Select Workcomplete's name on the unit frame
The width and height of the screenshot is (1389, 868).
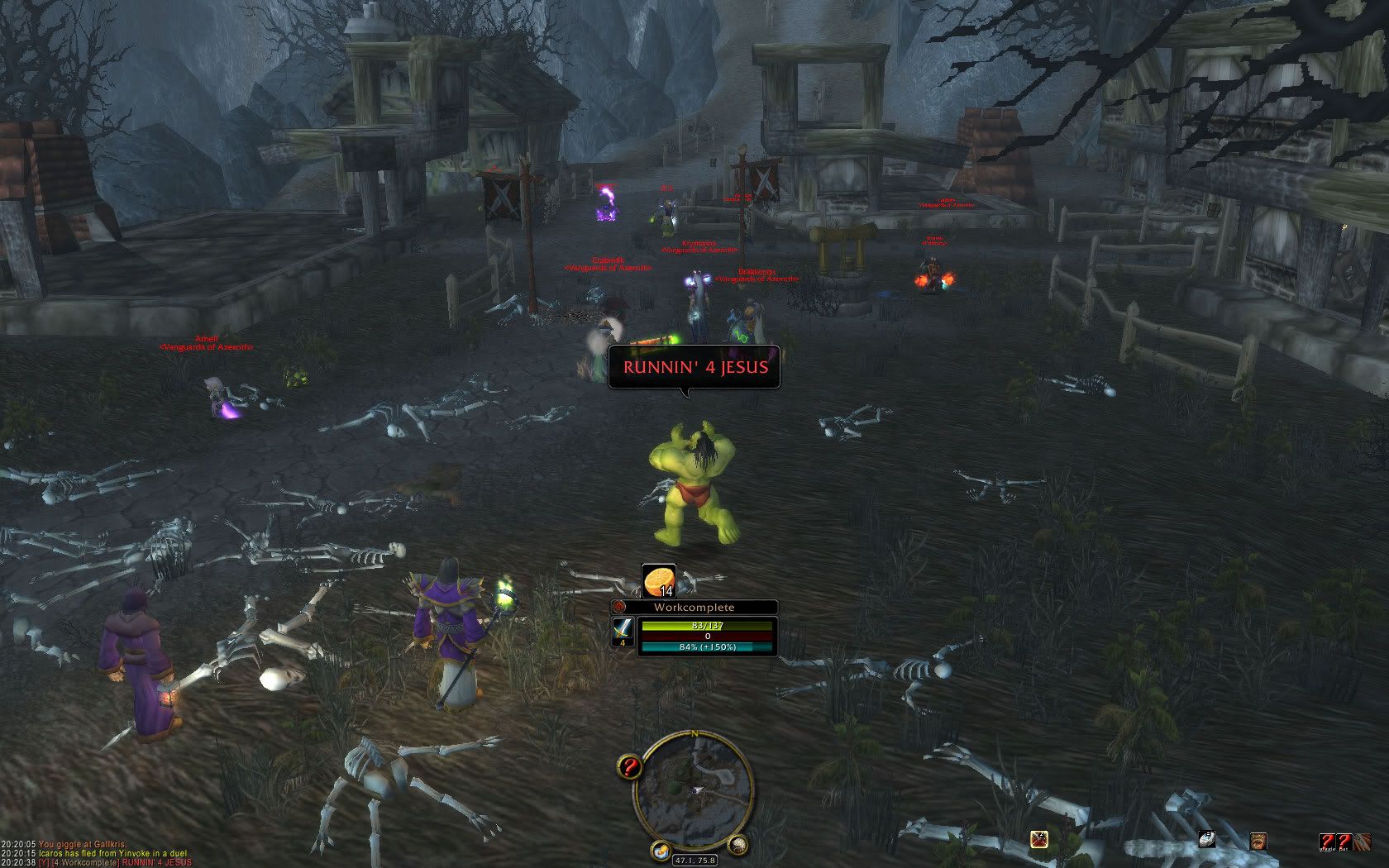coord(694,607)
